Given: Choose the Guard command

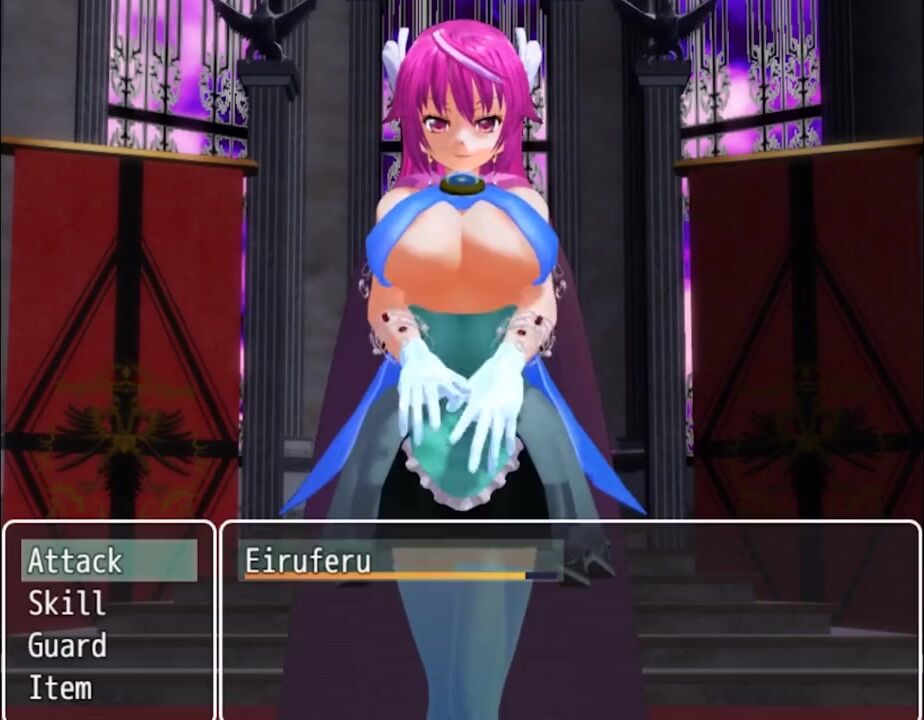Looking at the screenshot, I should 67,646.
